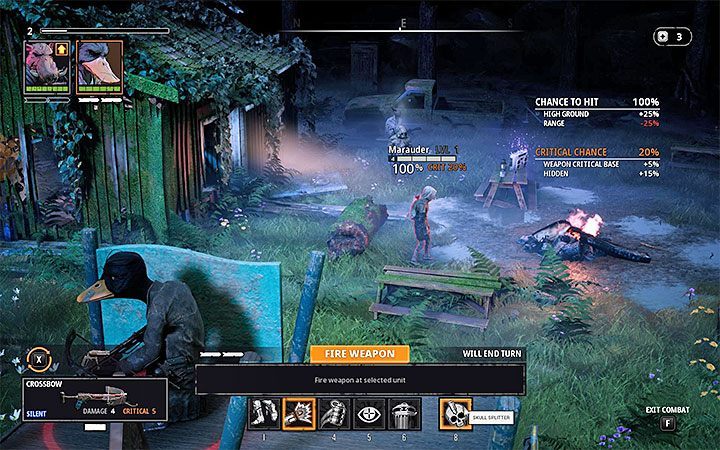Click the yellow level-up arrow on boar portrait
The width and height of the screenshot is (720, 450).
61,46
